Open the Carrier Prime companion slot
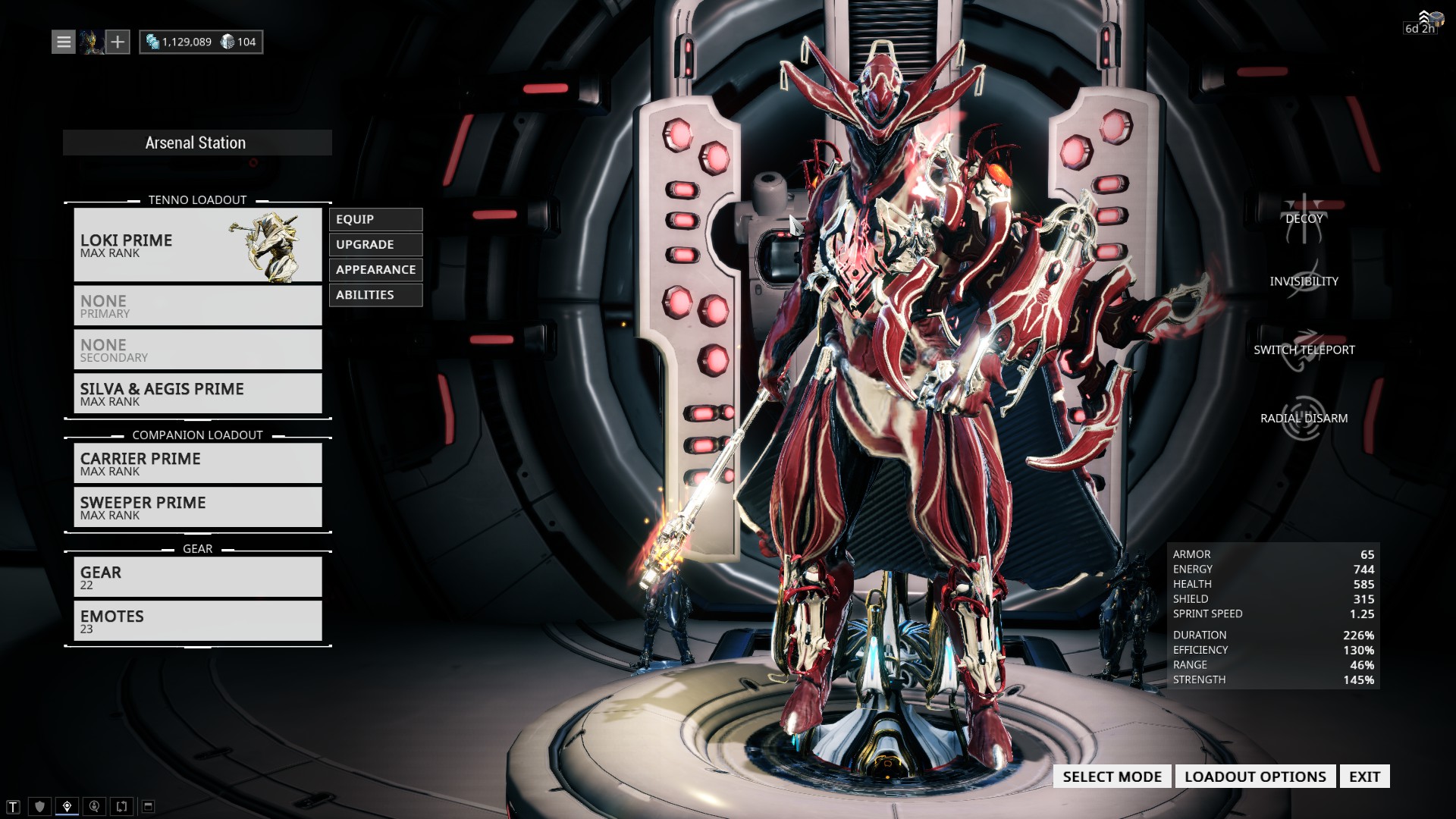This screenshot has width=1456, height=819. click(197, 463)
